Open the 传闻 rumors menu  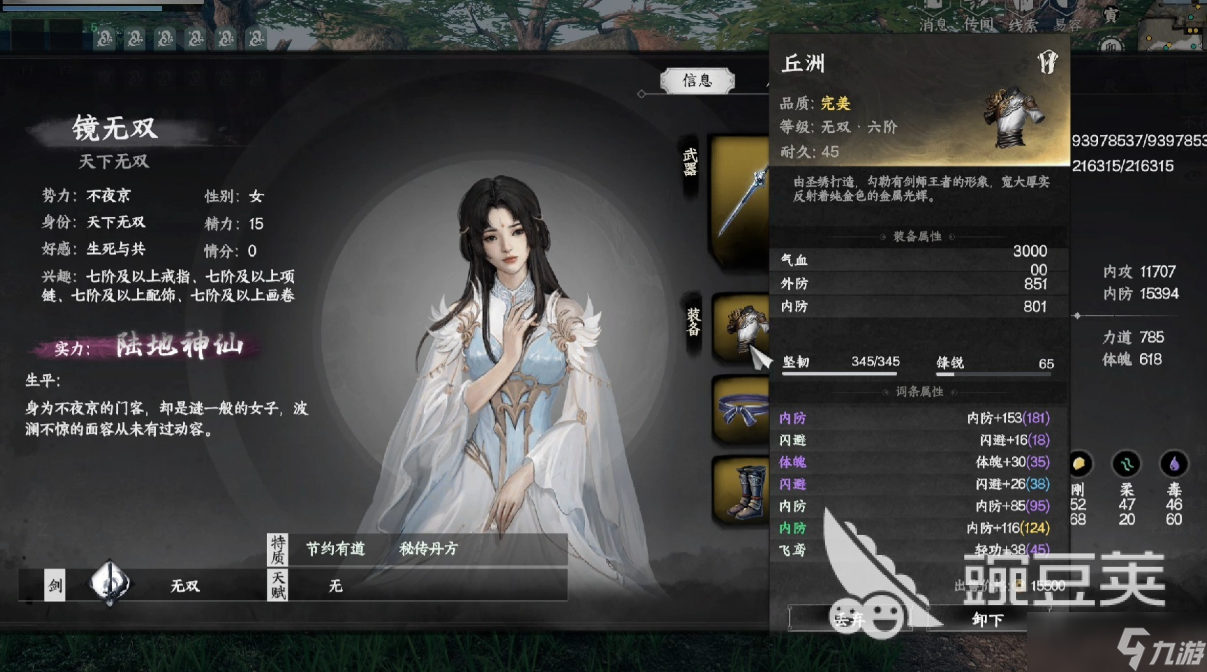pyautogui.click(x=978, y=24)
